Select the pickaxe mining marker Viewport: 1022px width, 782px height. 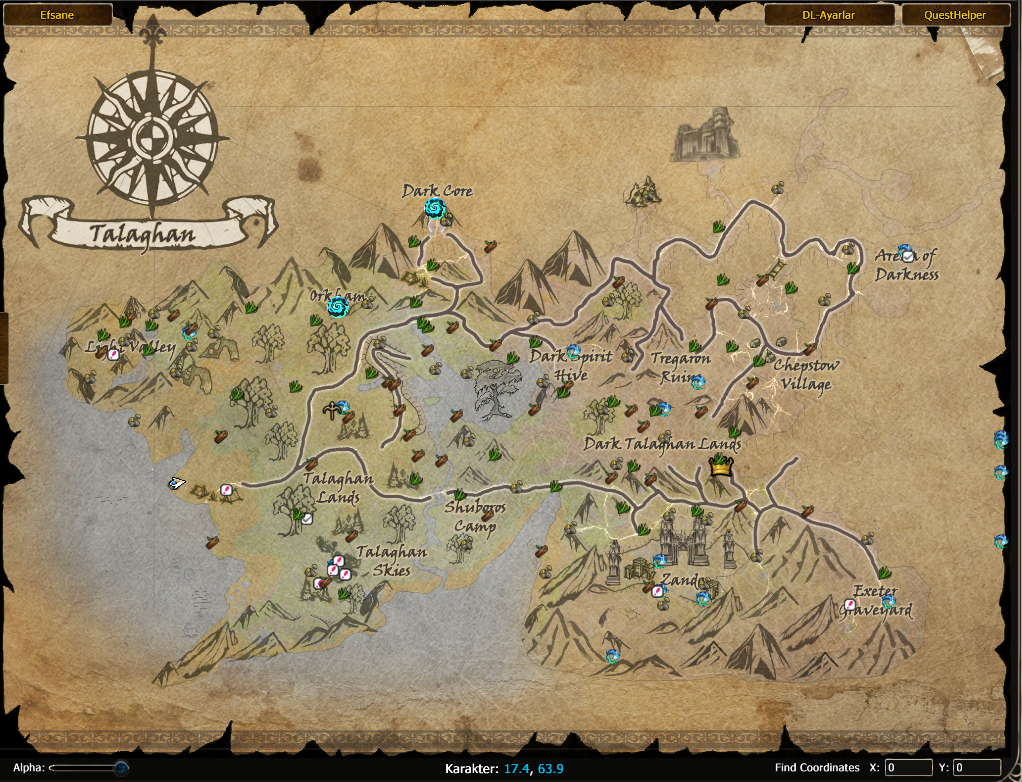[330, 410]
